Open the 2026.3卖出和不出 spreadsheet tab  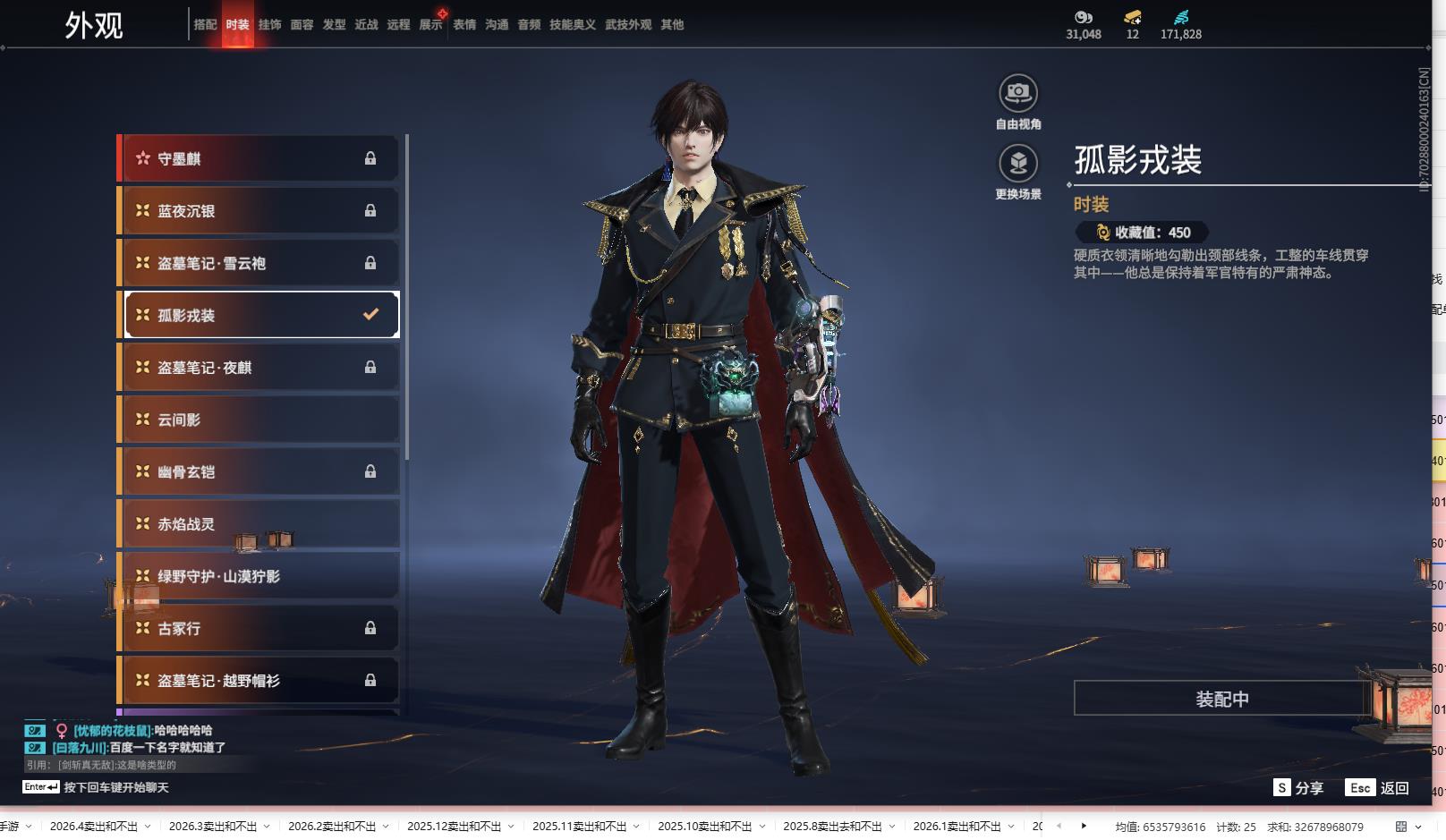pos(213,827)
